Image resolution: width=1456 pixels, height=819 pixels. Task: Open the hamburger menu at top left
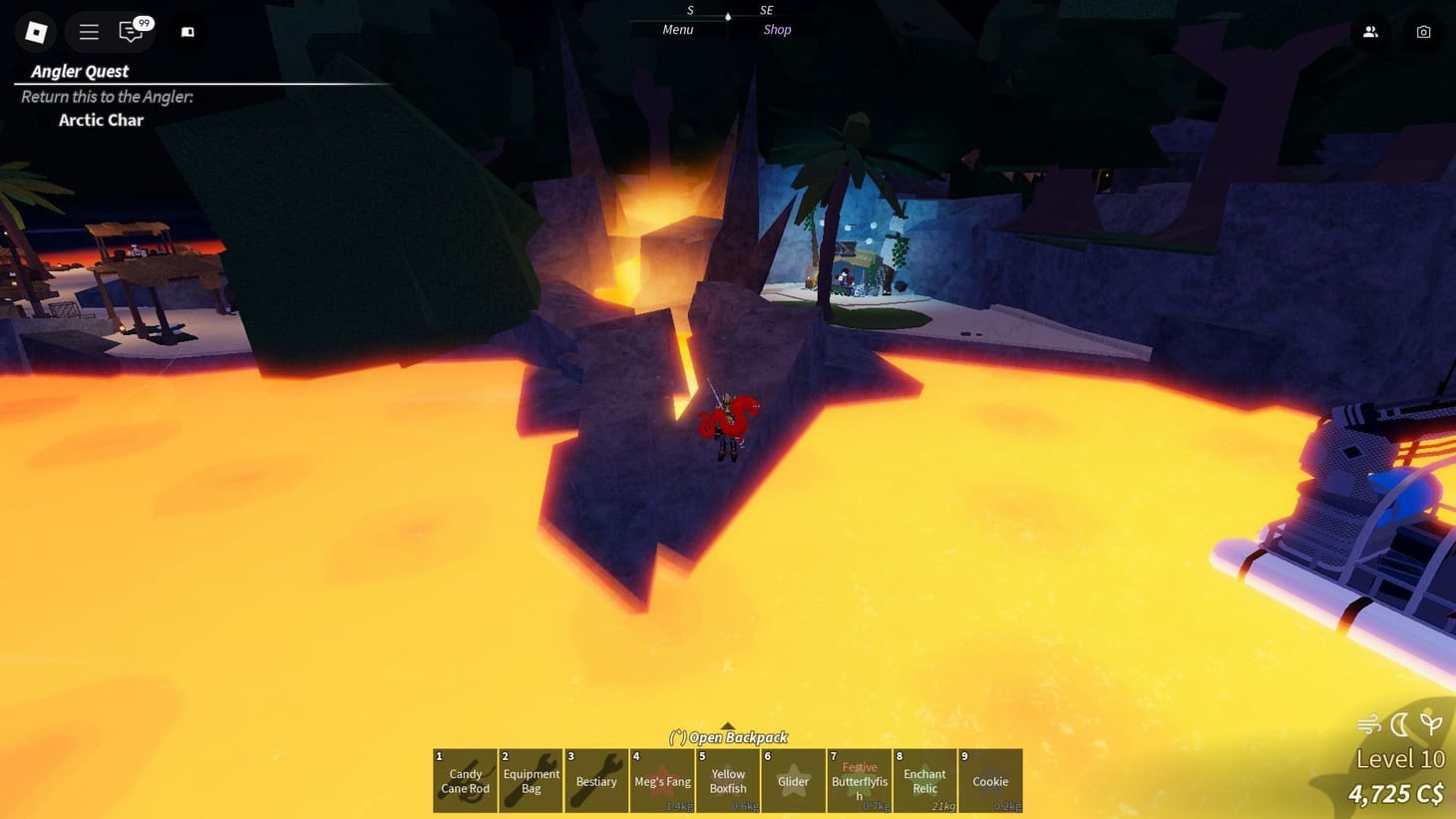(88, 31)
